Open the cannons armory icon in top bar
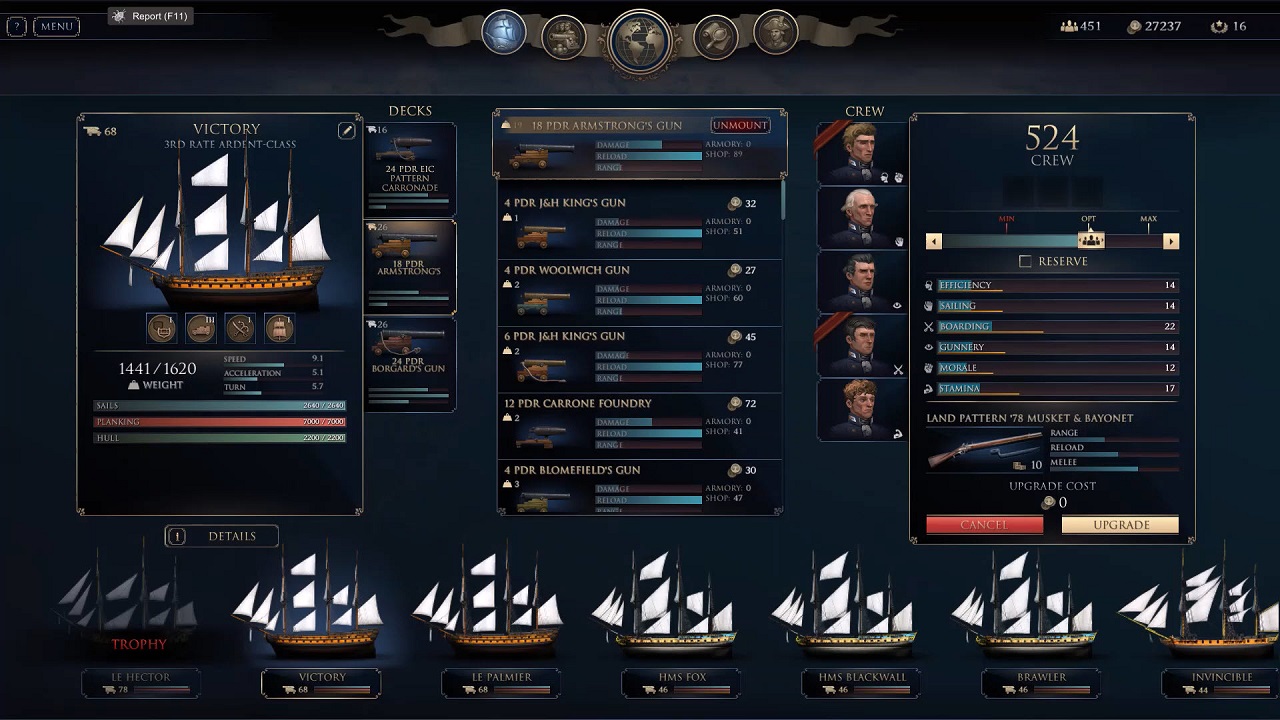The image size is (1280, 720). coord(563,32)
